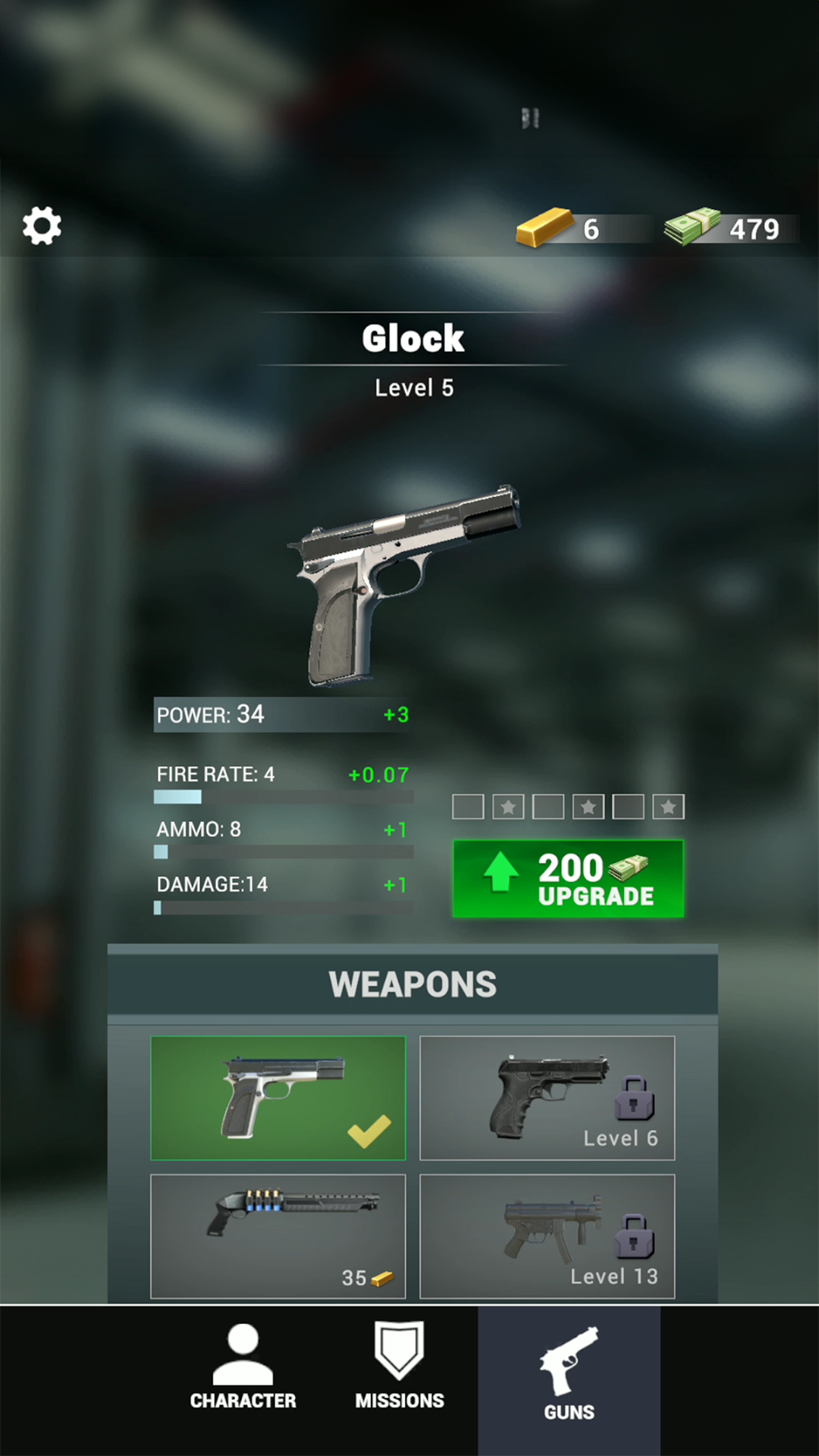
Task: Select the equipped Glock pistol tile
Action: point(278,1097)
